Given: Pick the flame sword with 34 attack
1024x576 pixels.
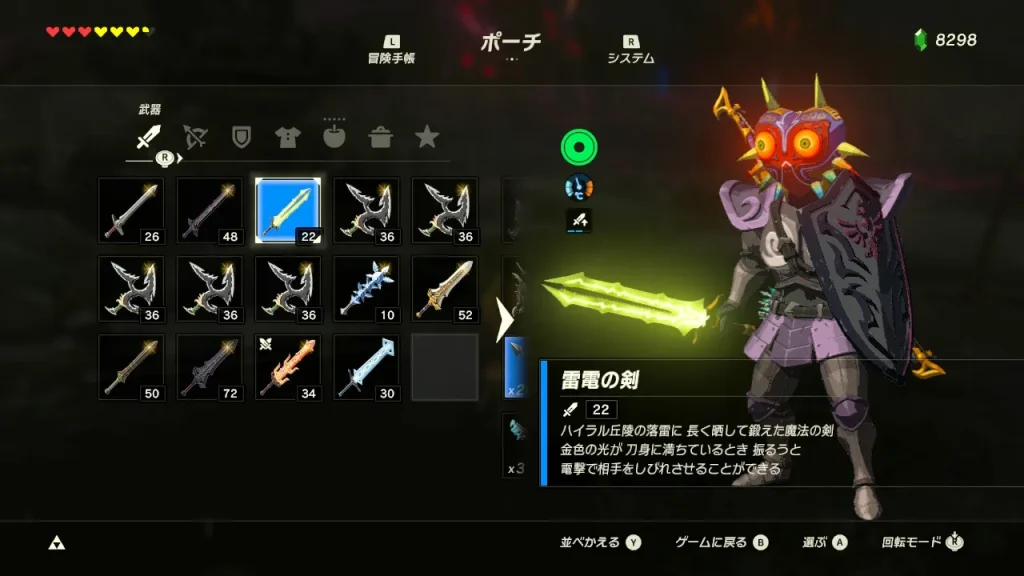Looking at the screenshot, I should 288,366.
